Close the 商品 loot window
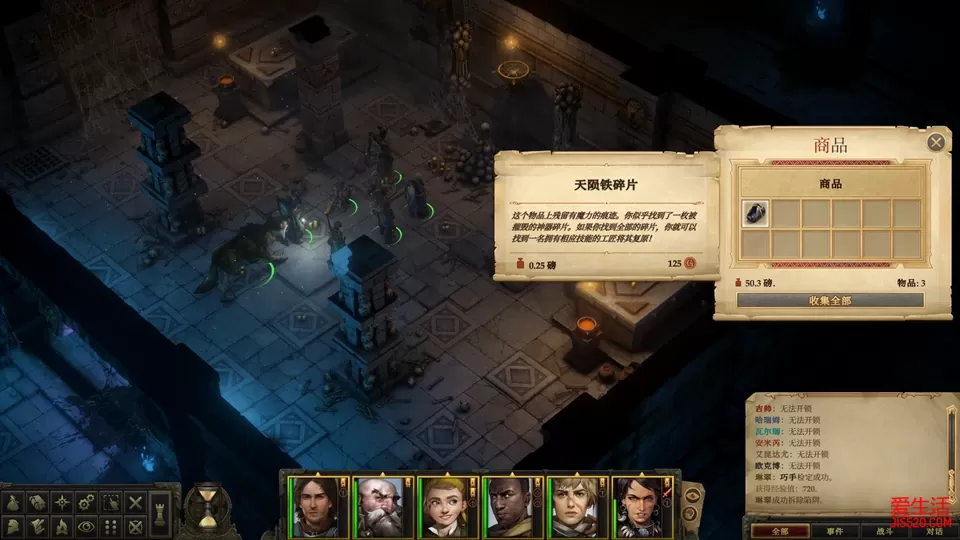 [x=936, y=142]
